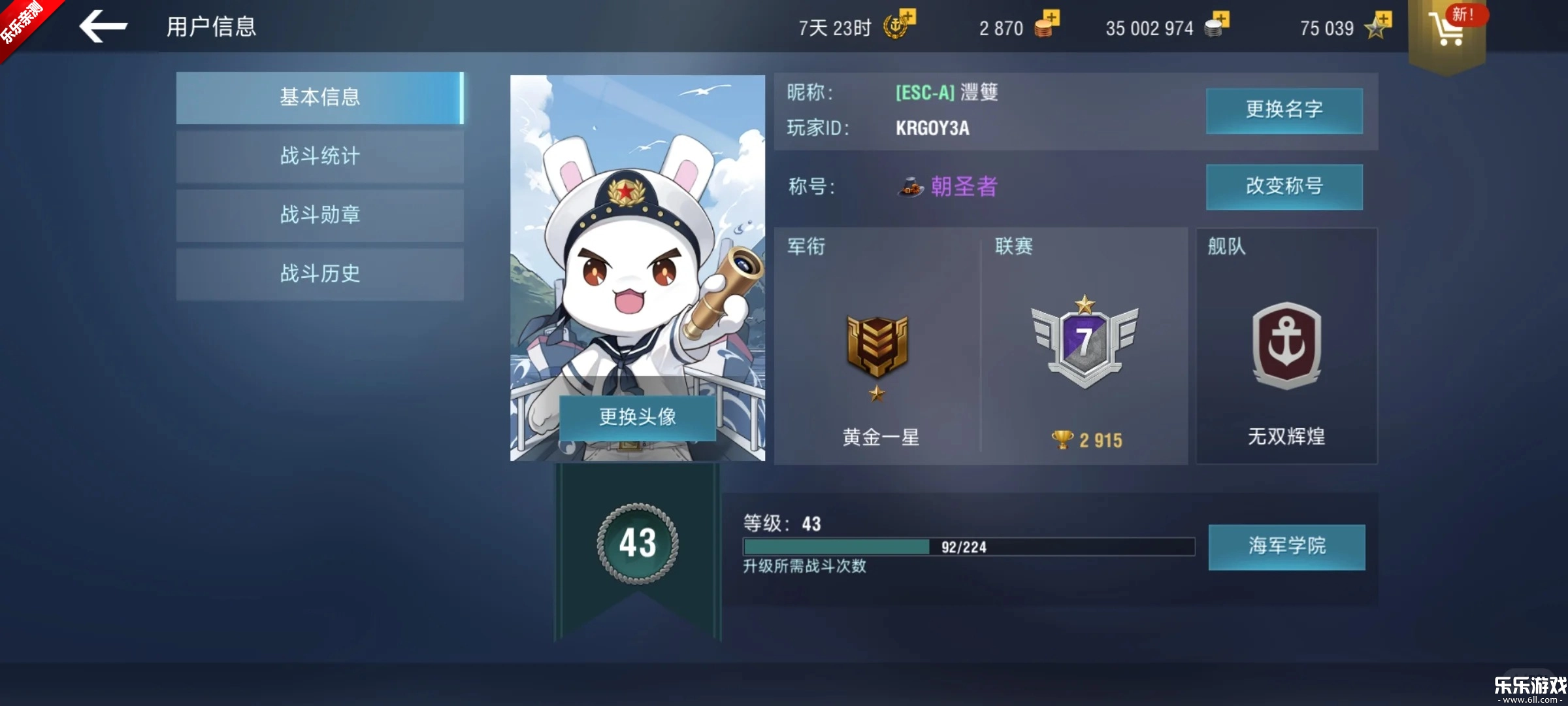Switch to the 基本信息 tab

point(319,97)
